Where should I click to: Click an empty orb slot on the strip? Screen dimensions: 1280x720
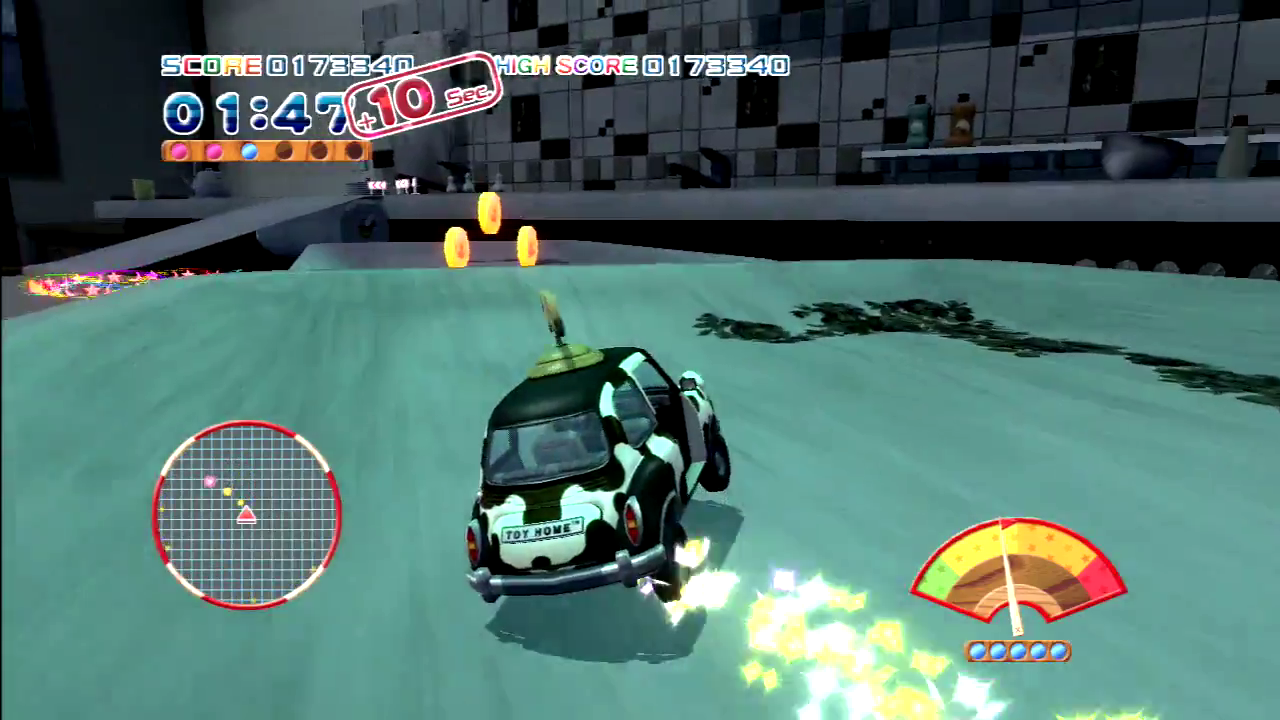coord(286,151)
